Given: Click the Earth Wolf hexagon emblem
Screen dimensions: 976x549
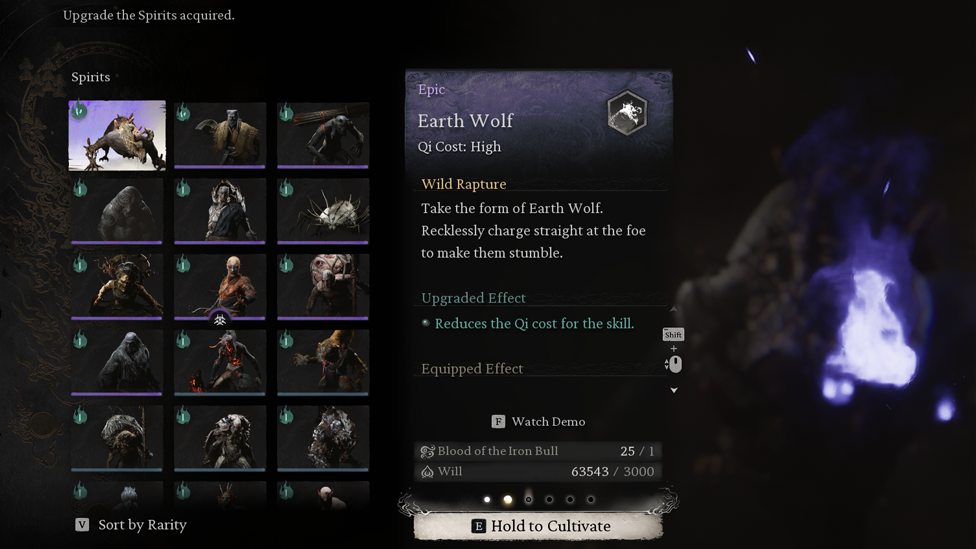Looking at the screenshot, I should point(627,113).
